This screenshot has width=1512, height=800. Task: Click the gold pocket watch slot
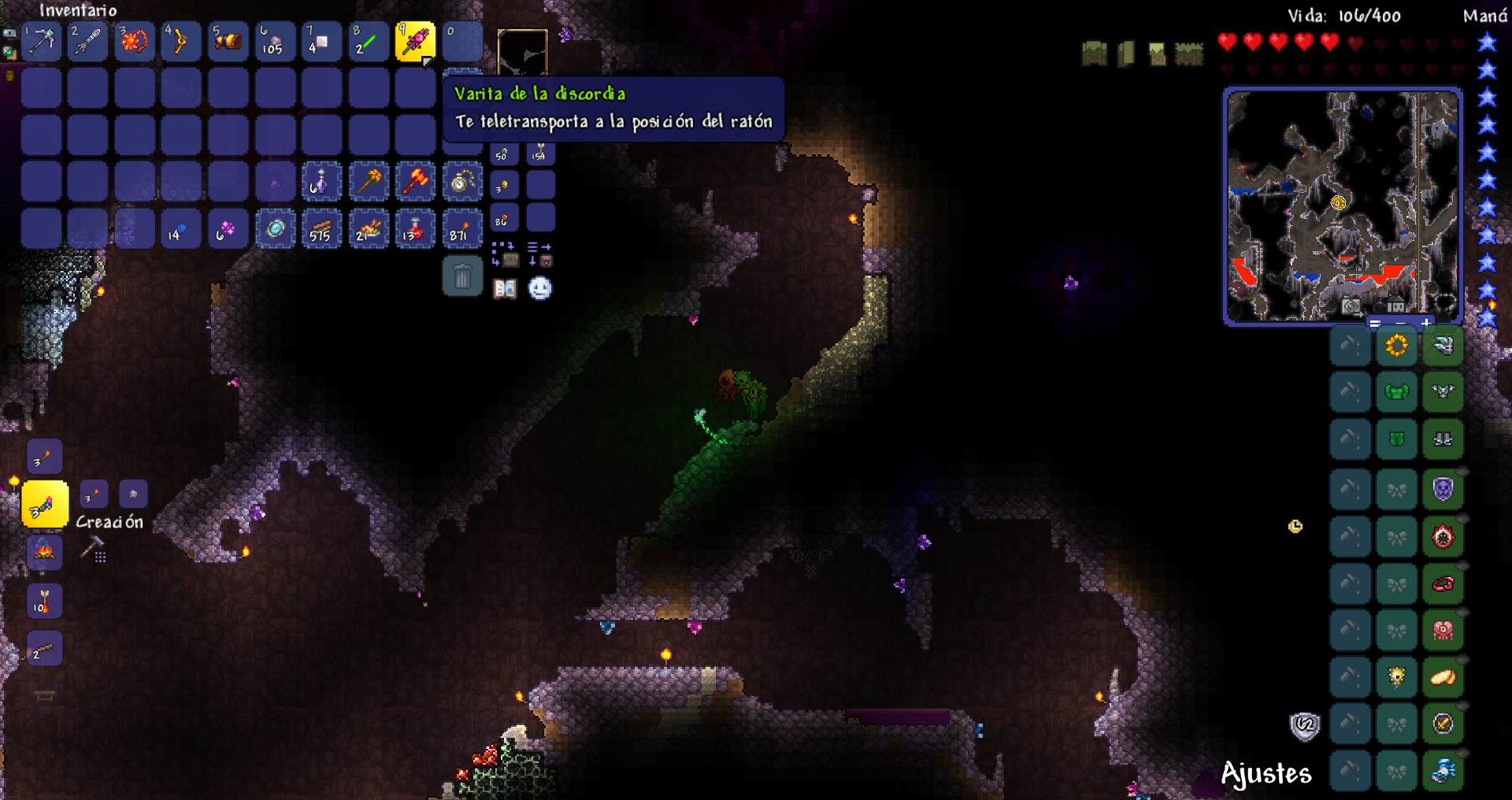pyautogui.click(x=461, y=183)
